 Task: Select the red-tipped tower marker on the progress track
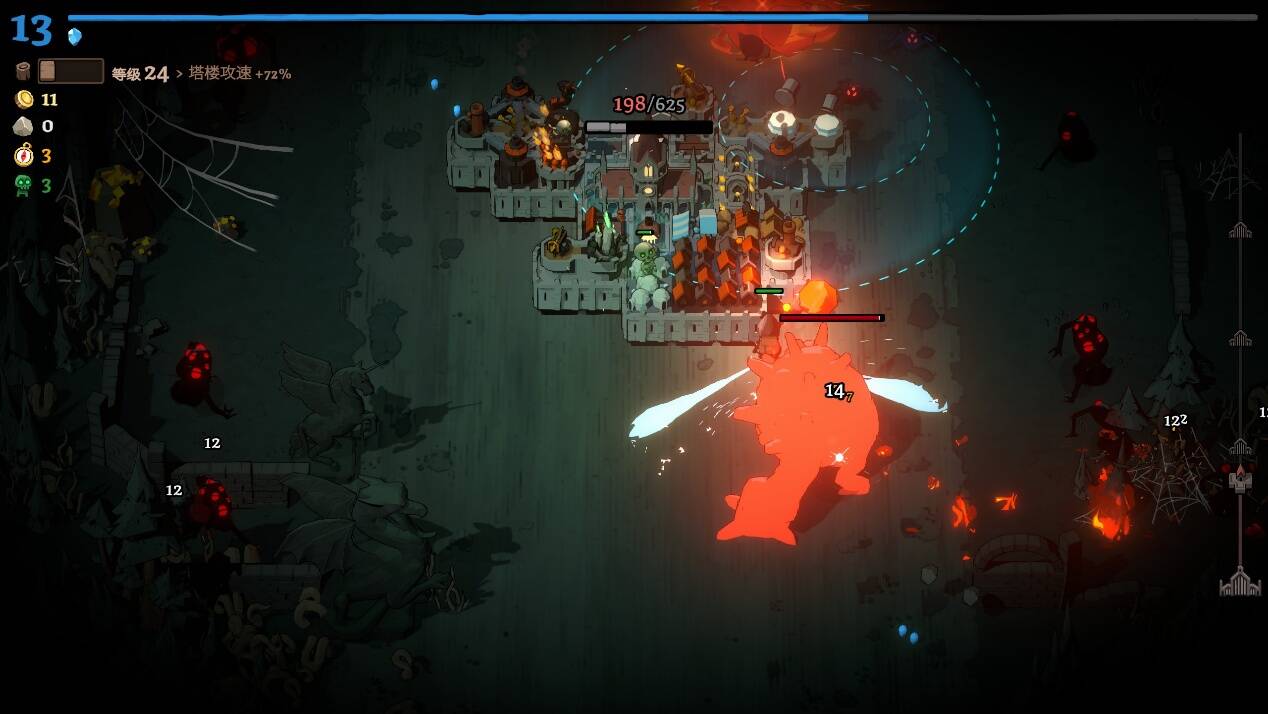point(1241,478)
